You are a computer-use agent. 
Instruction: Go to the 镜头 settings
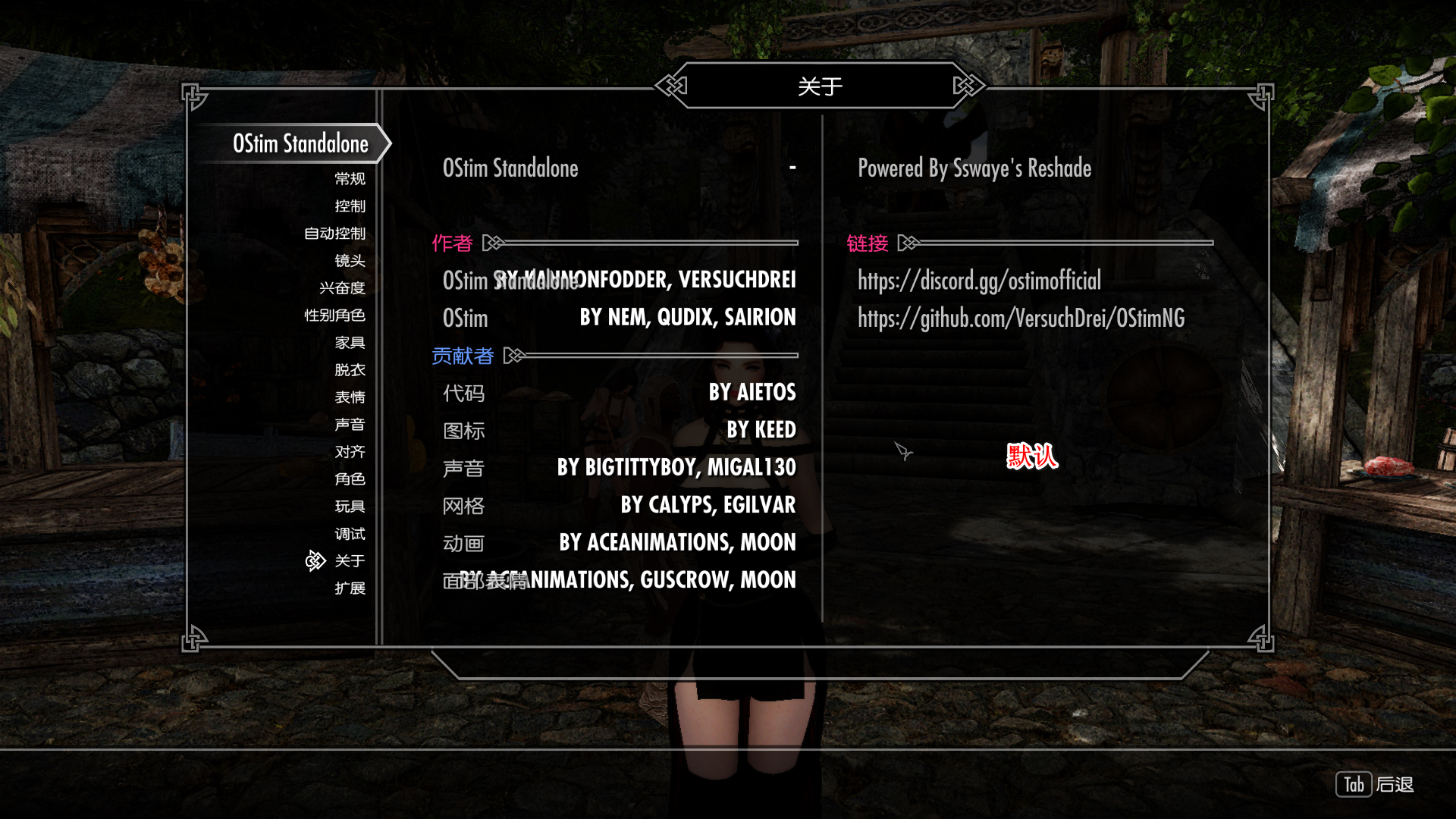coord(350,261)
